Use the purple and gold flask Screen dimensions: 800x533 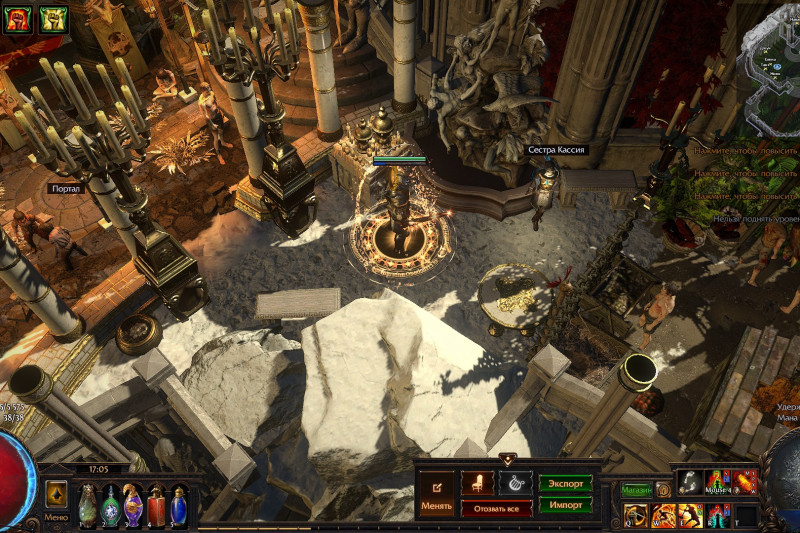pos(133,504)
